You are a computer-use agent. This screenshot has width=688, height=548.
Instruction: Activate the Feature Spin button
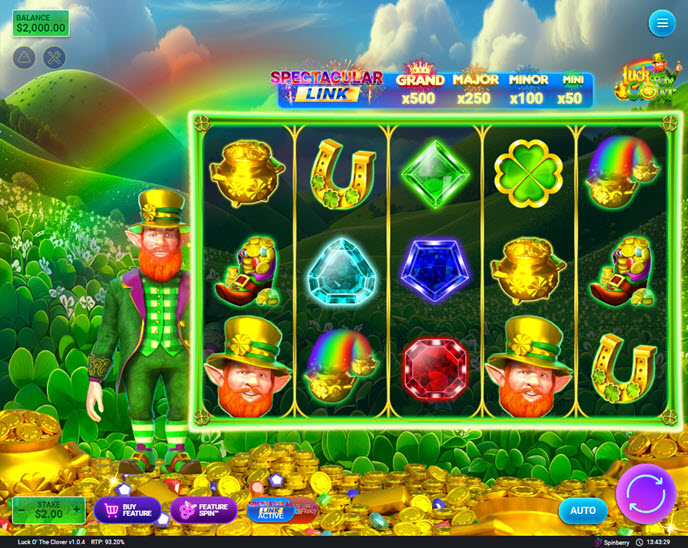(x=204, y=510)
